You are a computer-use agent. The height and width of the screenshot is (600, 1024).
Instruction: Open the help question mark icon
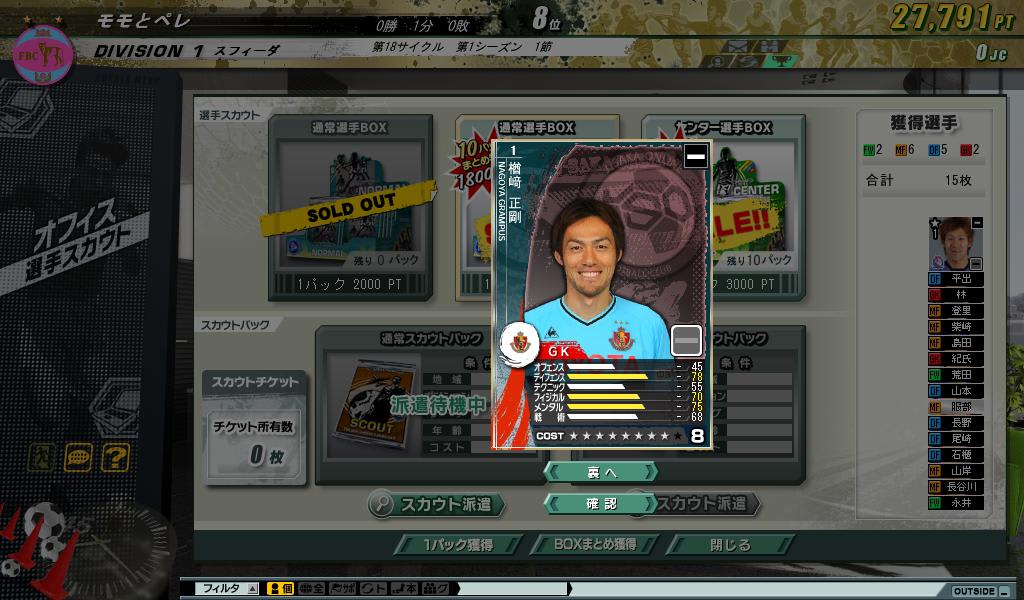tap(115, 458)
